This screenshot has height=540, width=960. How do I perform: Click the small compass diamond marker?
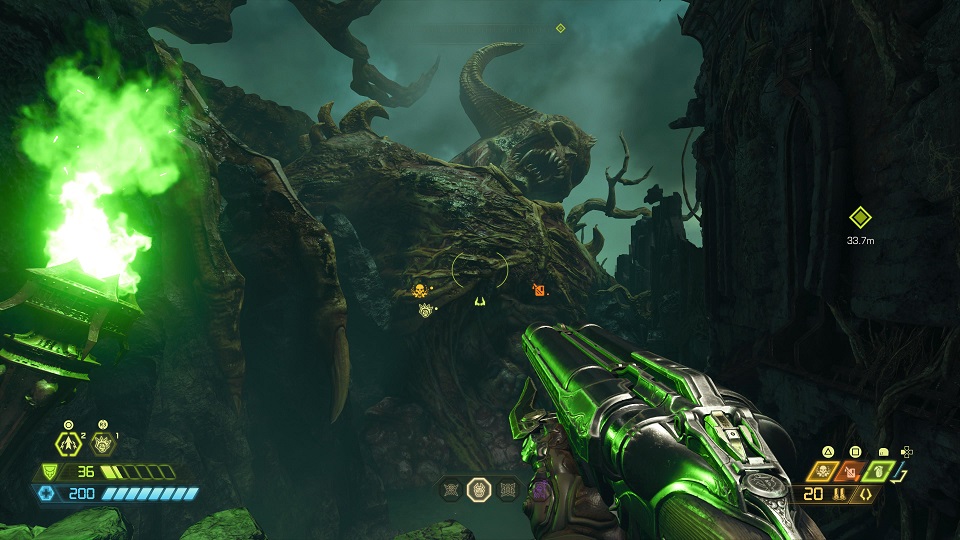point(561,28)
